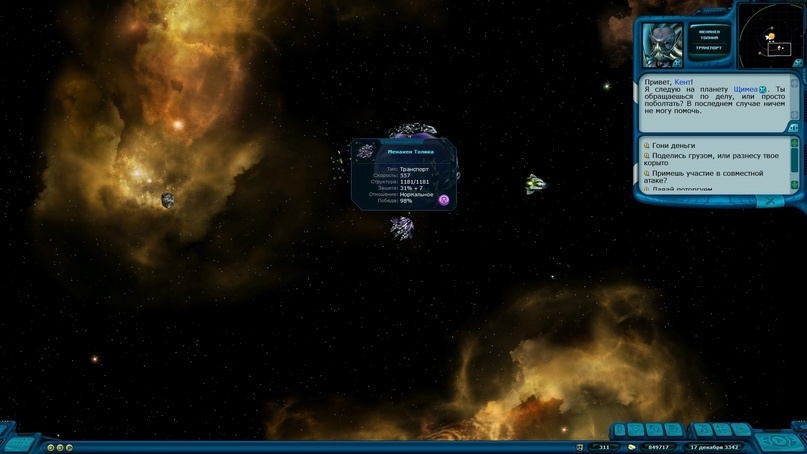Click the alien captain portrait
Viewport: 807px width, 454px height.
[663, 44]
